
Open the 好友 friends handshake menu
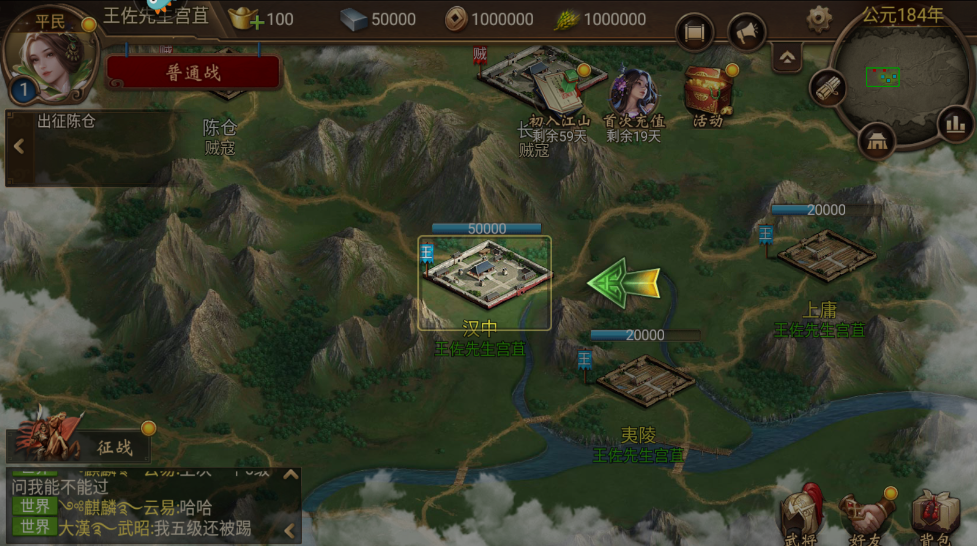863,516
